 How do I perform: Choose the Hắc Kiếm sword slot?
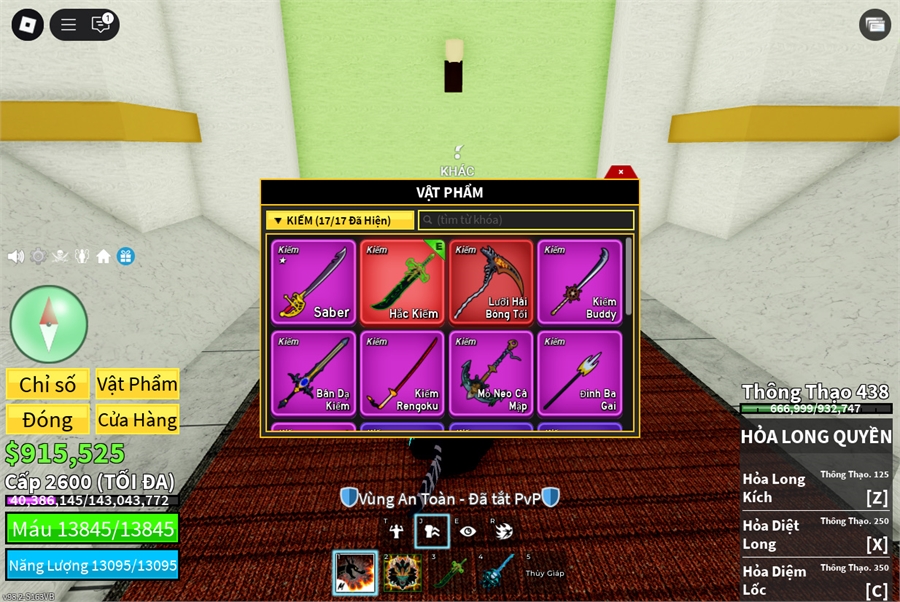(x=403, y=282)
